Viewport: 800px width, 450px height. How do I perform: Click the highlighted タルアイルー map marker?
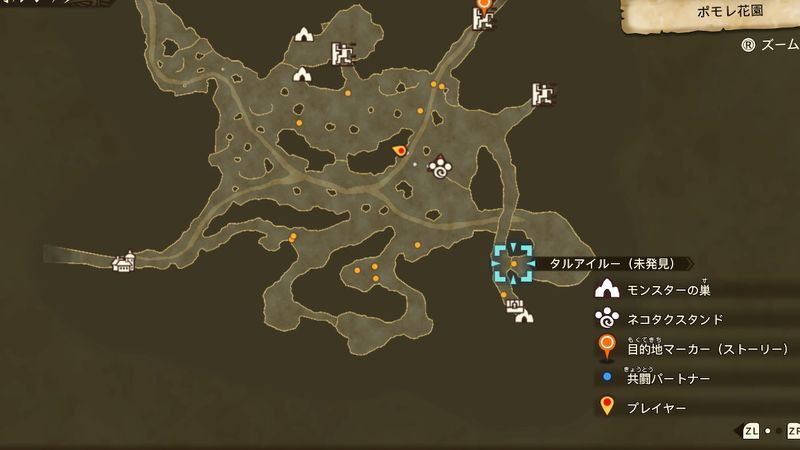click(x=513, y=264)
